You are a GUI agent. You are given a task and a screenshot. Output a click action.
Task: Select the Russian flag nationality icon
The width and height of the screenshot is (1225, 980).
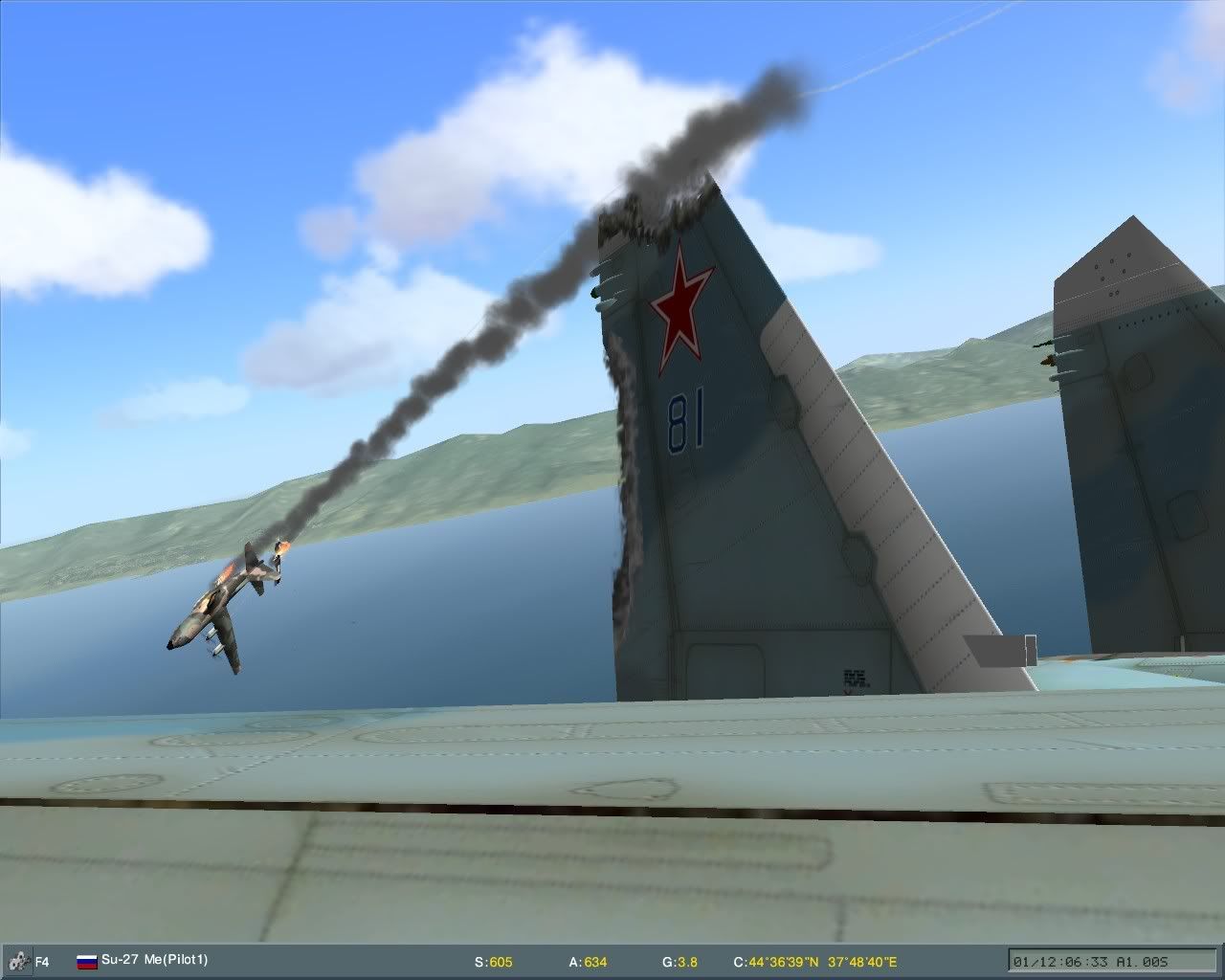click(x=85, y=963)
